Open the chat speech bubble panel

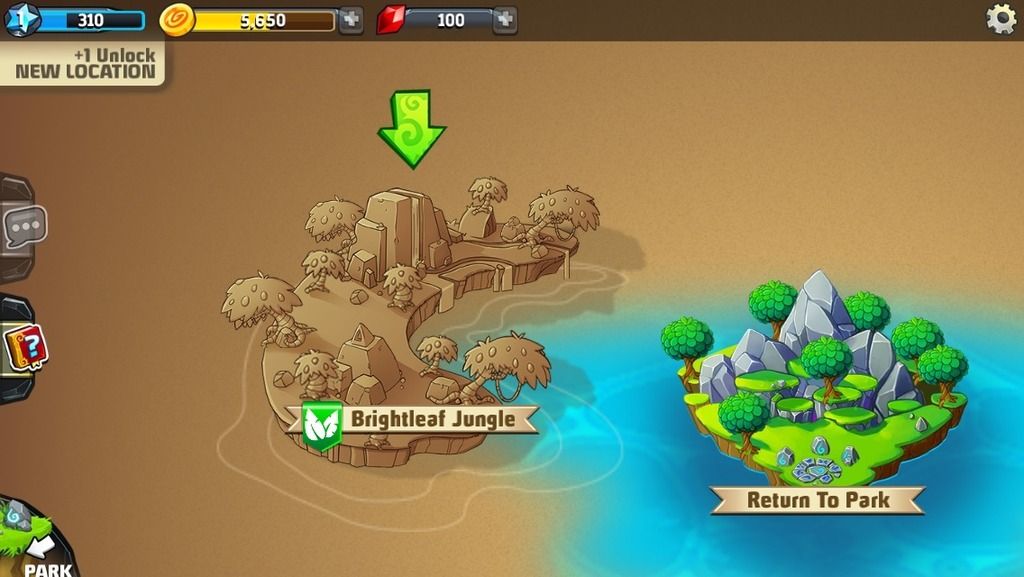tap(22, 227)
